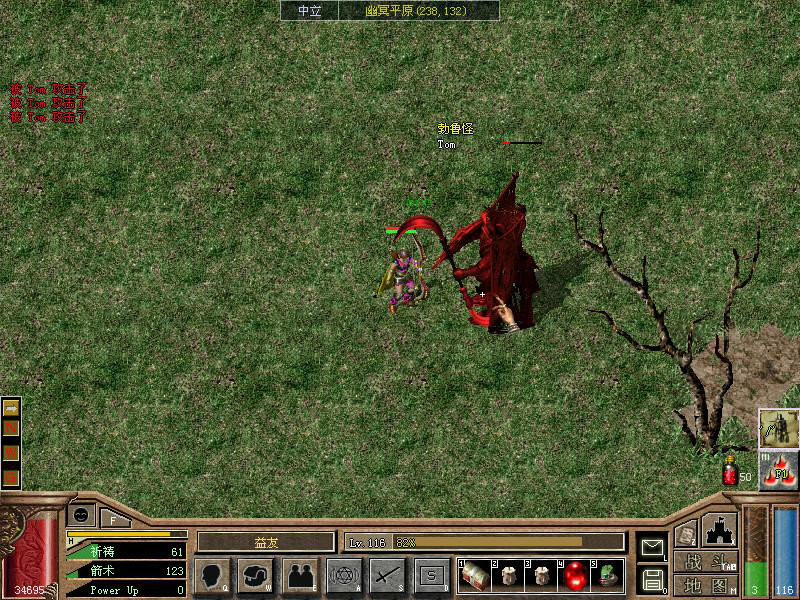Image resolution: width=800 pixels, height=600 pixels.
Task: Open the hexagram magic button
Action: [x=344, y=575]
